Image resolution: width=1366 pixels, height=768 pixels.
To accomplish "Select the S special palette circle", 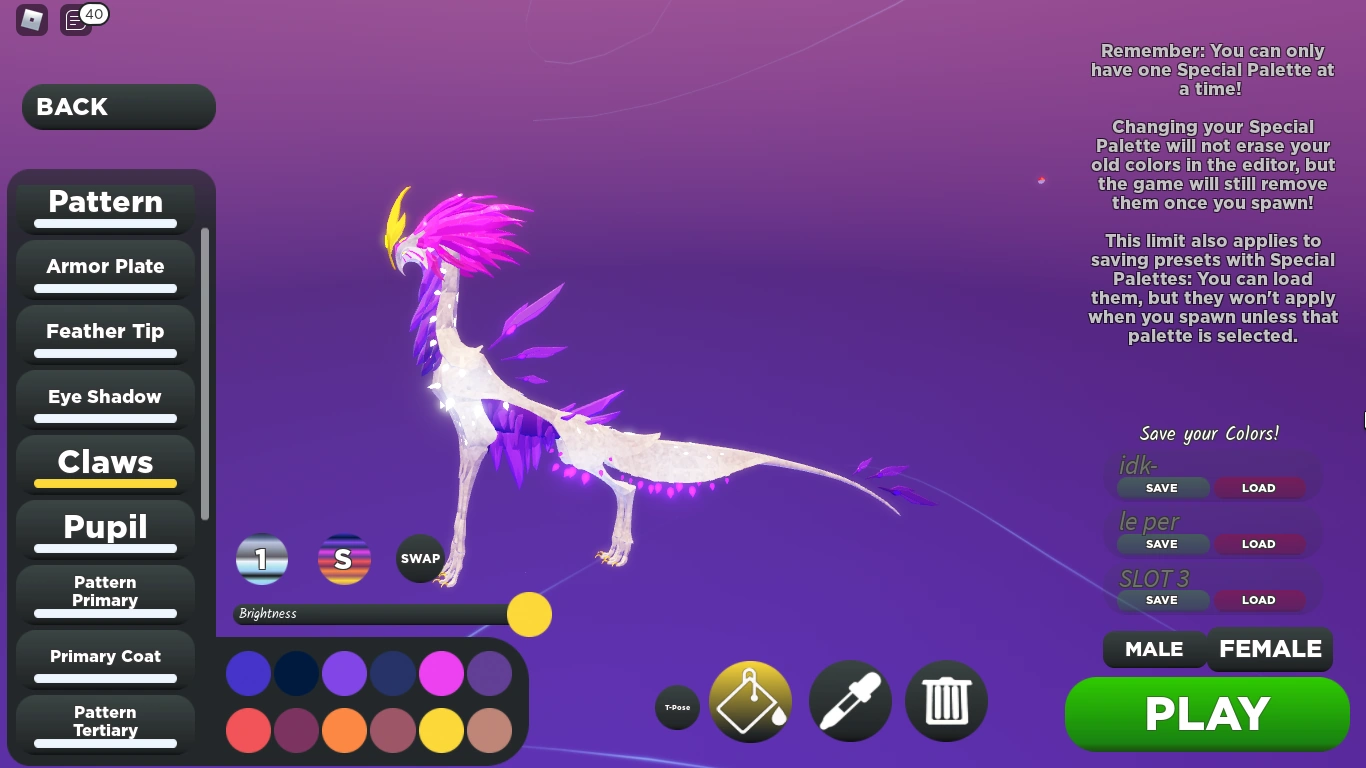I will pos(344,559).
